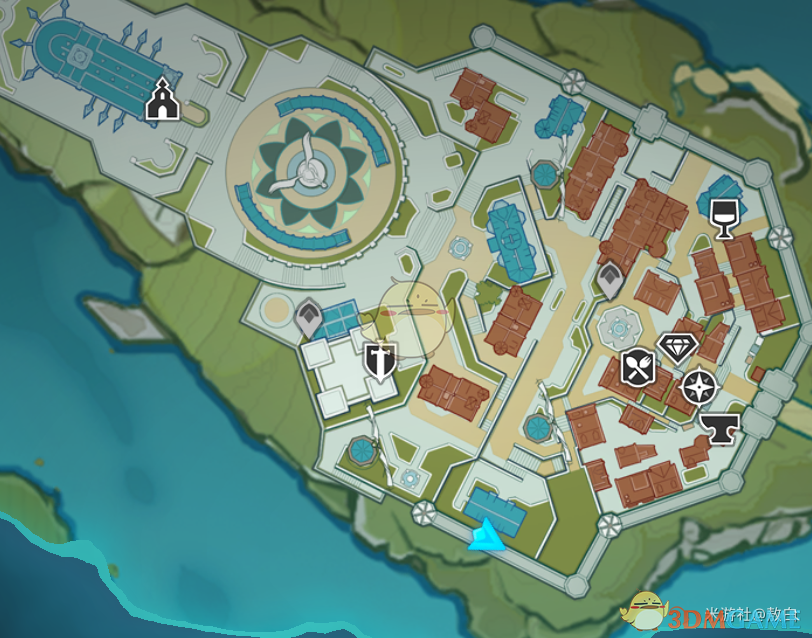Click the blacksmith anvil marker

[x=717, y=428]
